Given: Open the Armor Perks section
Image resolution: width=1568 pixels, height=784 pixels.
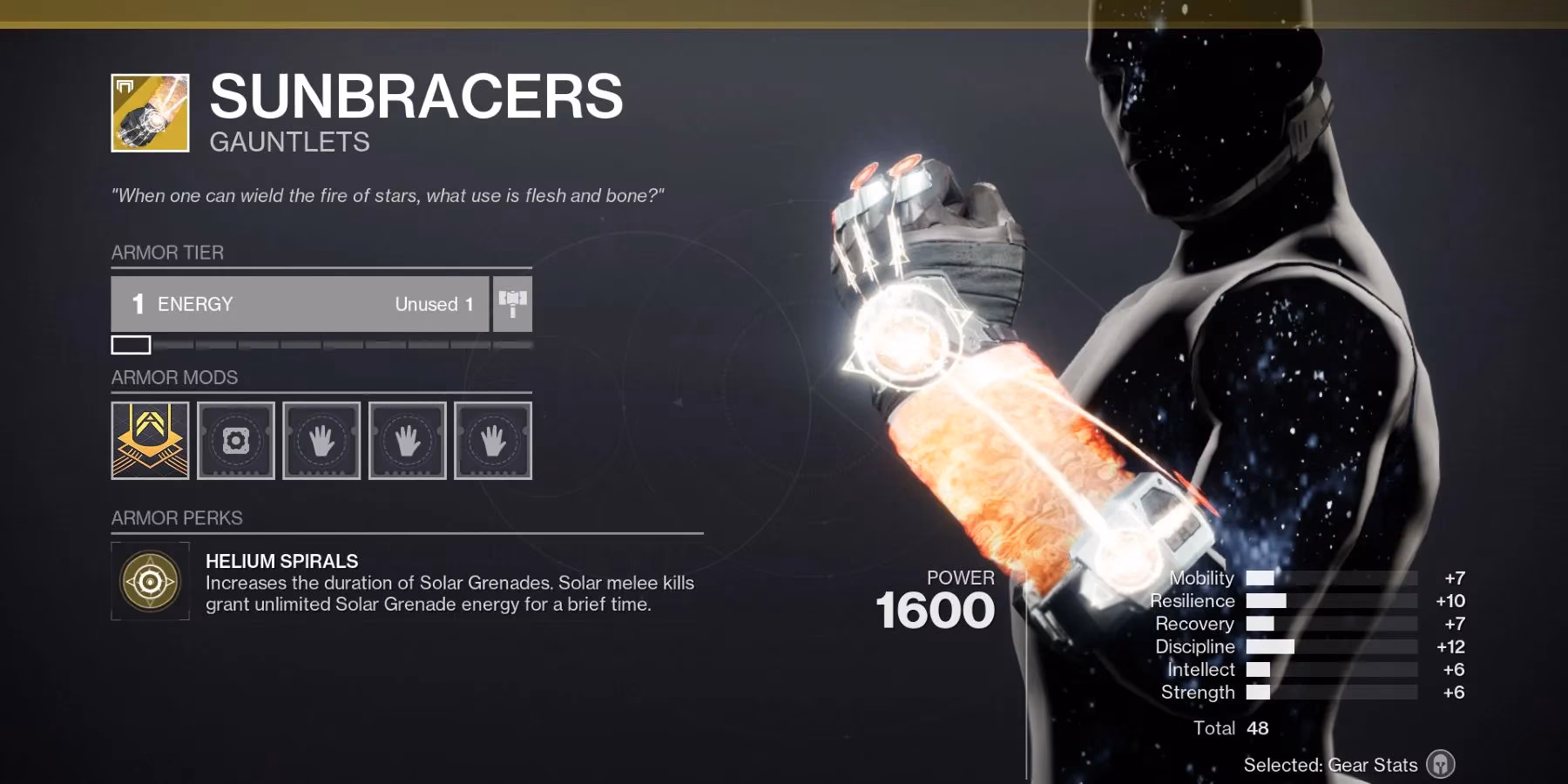Looking at the screenshot, I should (175, 517).
